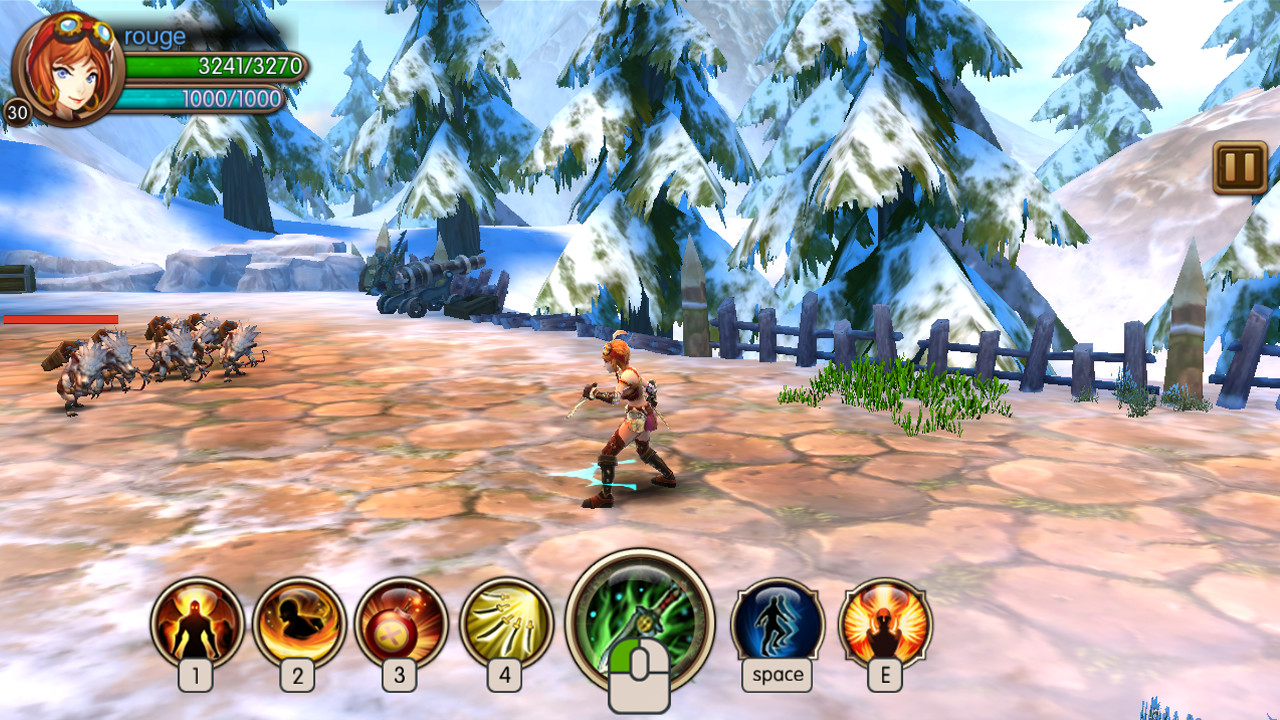The width and height of the screenshot is (1280, 720).
Task: Activate the blue dash skill icon
Action: [777, 623]
